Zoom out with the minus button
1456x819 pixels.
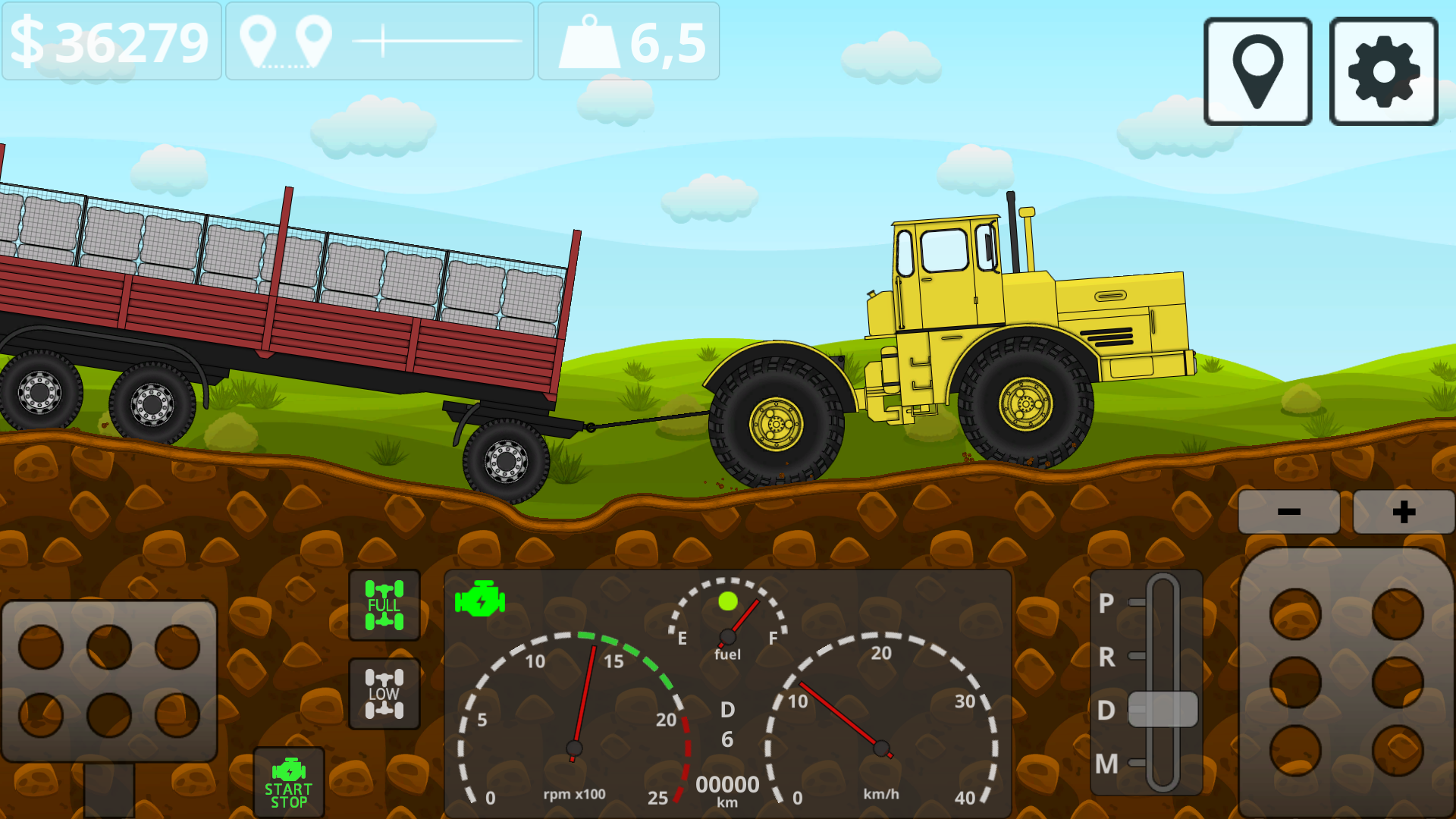[x=1288, y=510]
